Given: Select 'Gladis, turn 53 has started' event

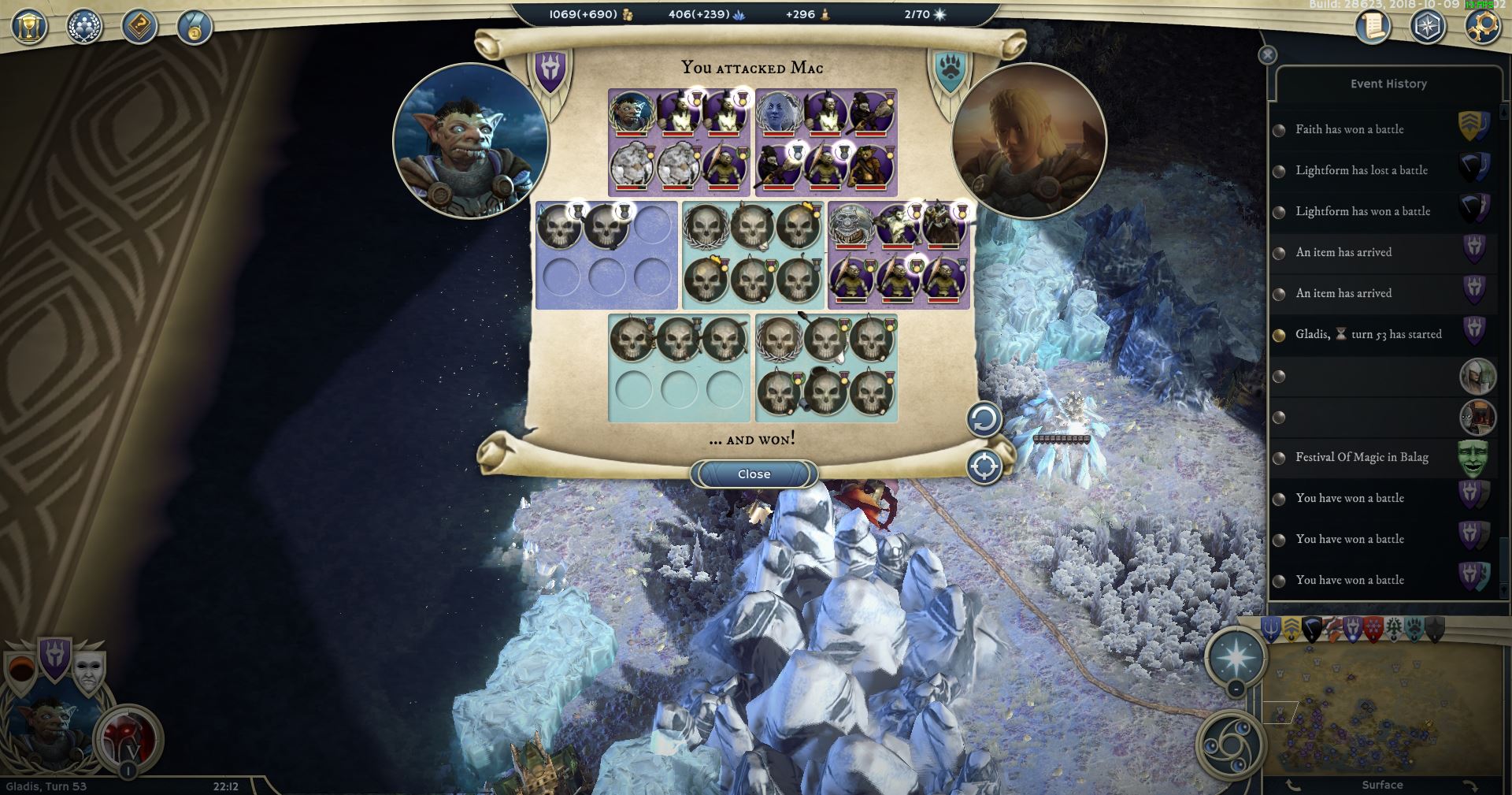Looking at the screenshot, I should click(1368, 334).
